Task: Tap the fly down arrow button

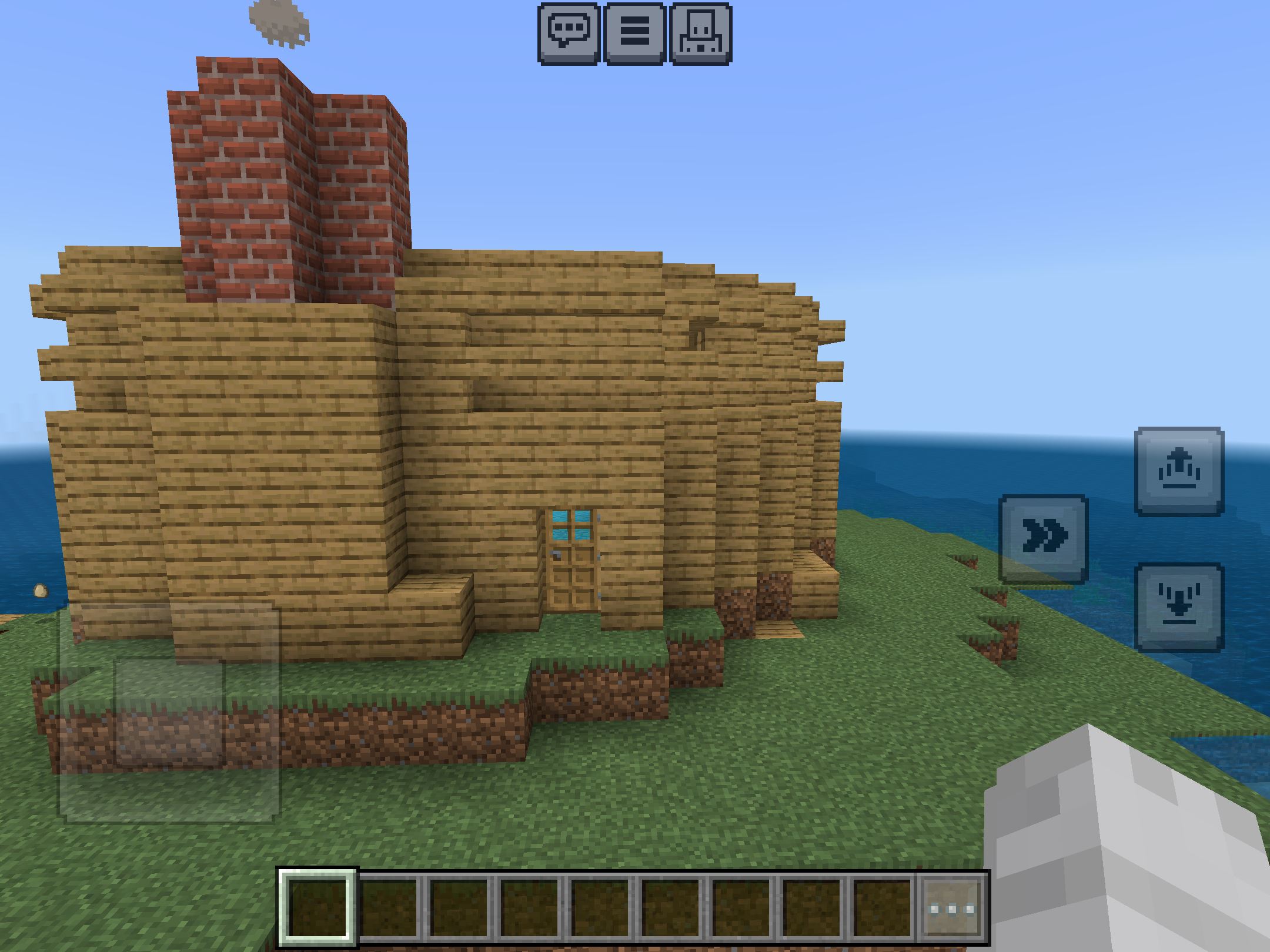Action: (1179, 606)
